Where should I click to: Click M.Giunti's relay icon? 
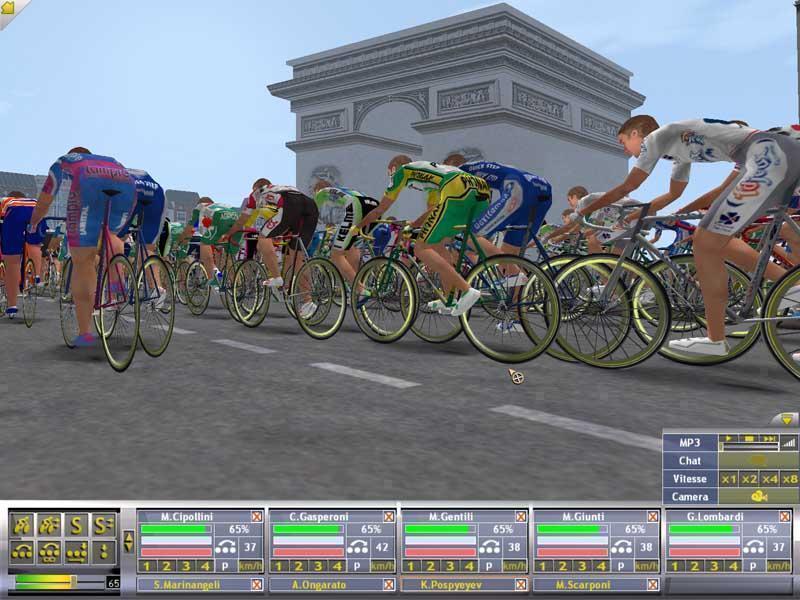tap(622, 547)
